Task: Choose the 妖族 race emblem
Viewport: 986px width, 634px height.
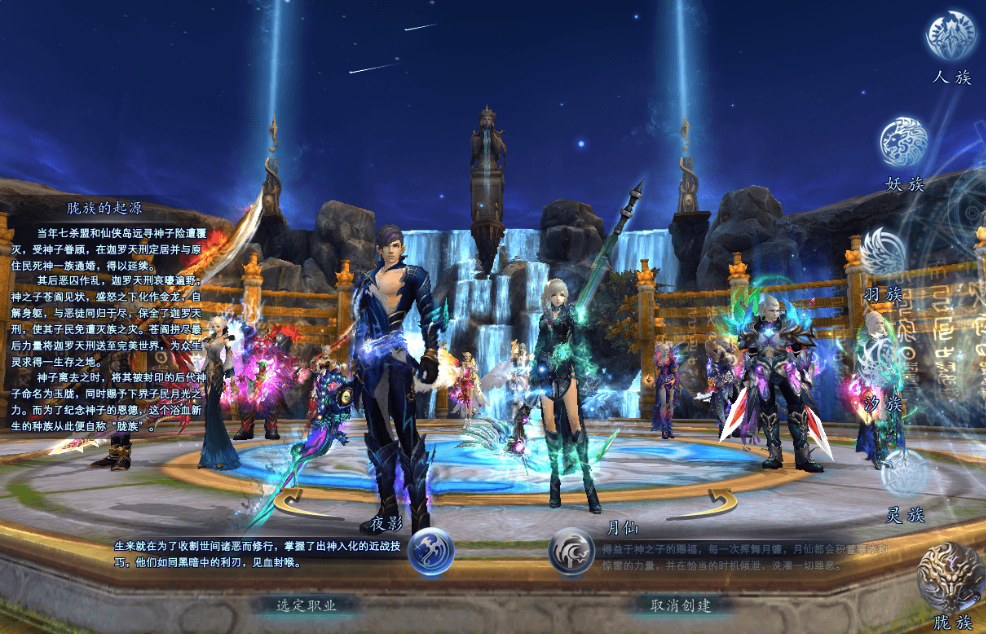Action: (x=904, y=142)
